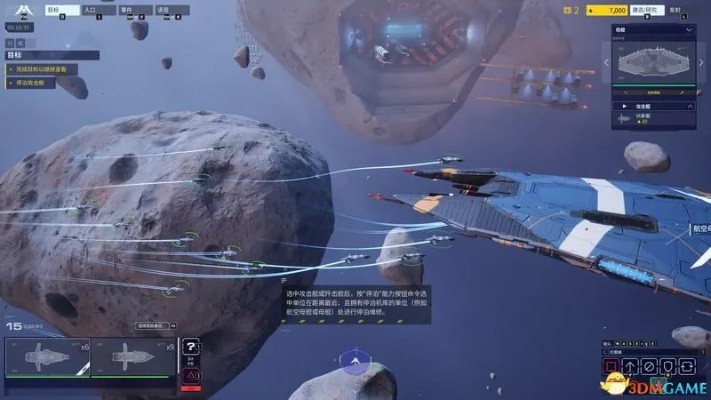Image resolution: width=711 pixels, height=400 pixels.
Task: Select the 完成目标以继续查看 objective entry
Action: click(x=40, y=70)
